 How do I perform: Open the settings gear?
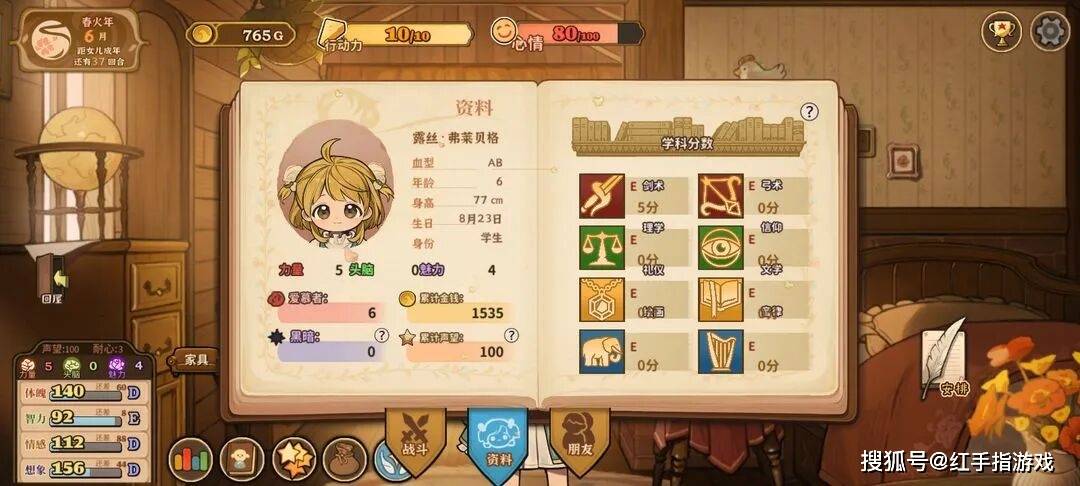tap(1049, 31)
